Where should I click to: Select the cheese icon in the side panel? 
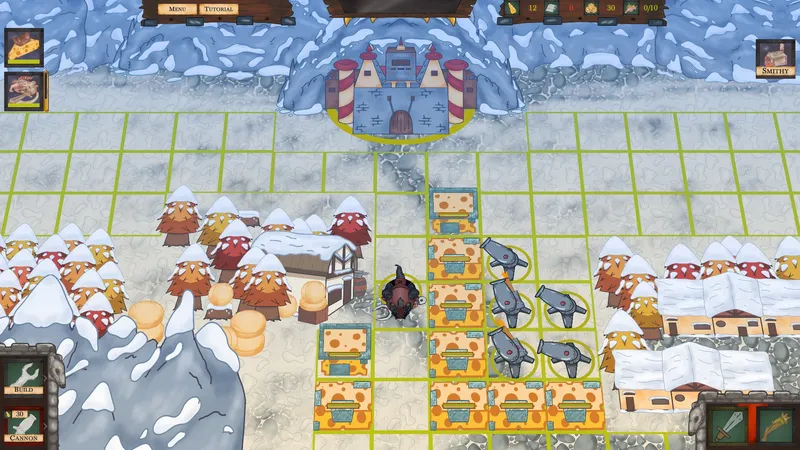24,47
